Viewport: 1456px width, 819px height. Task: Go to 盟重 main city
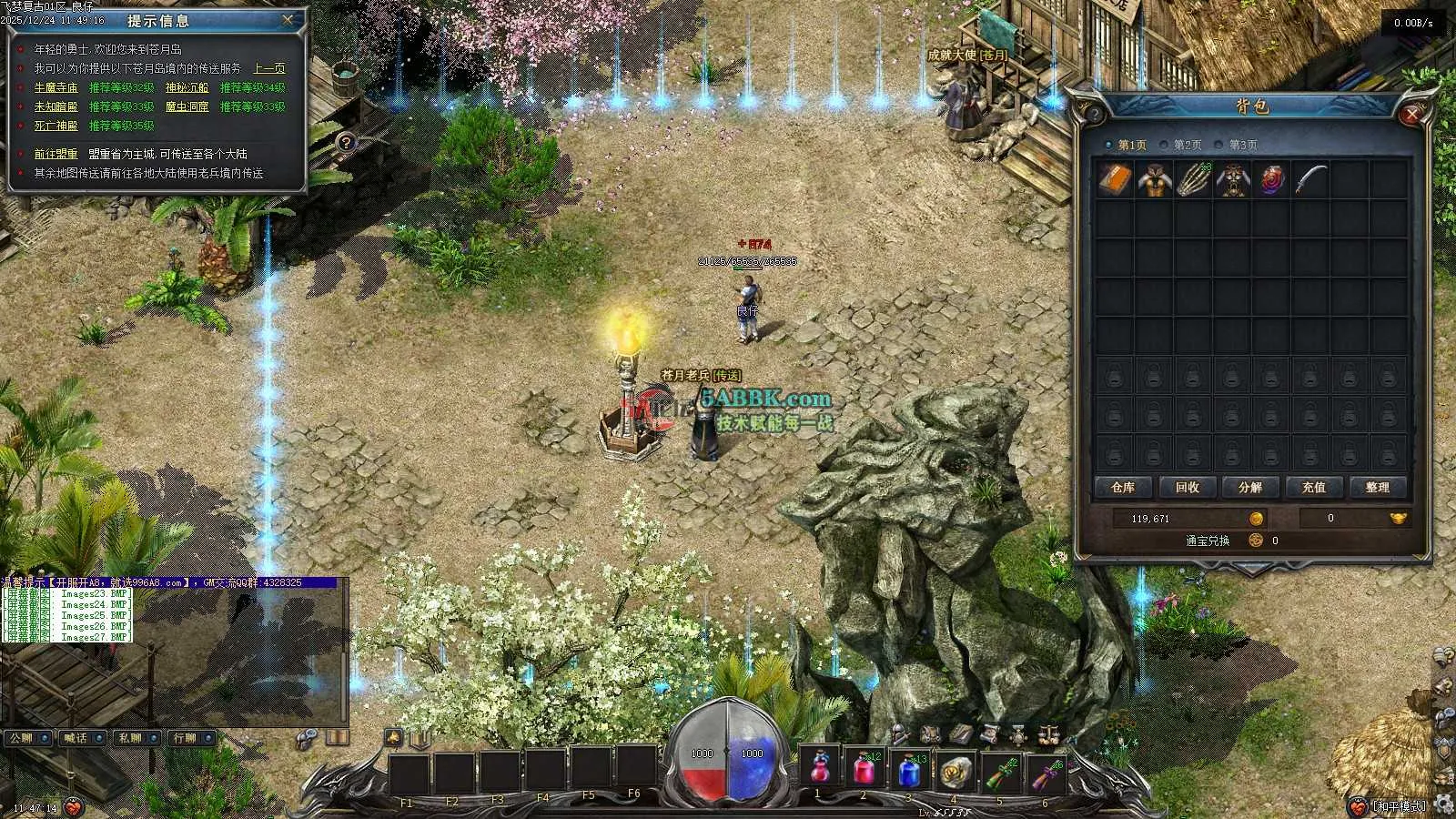[56, 154]
